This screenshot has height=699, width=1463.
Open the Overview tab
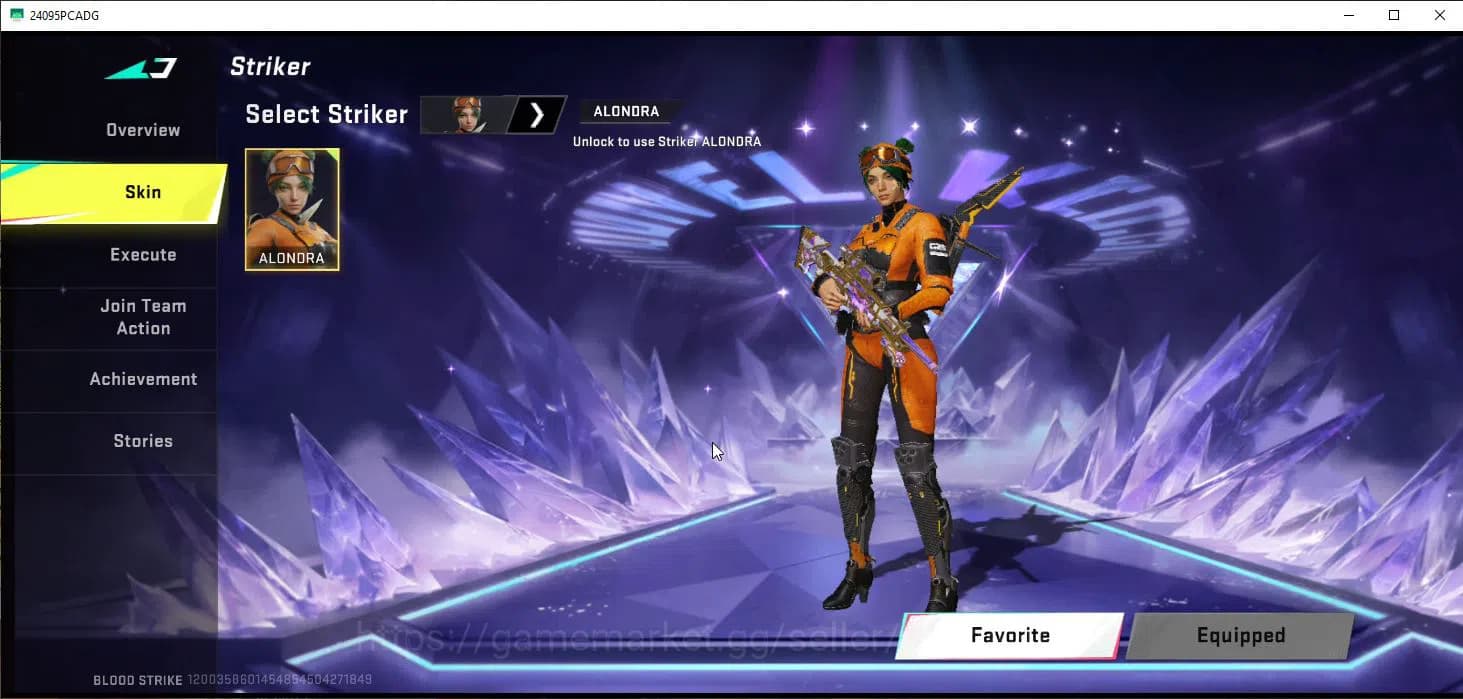point(143,130)
